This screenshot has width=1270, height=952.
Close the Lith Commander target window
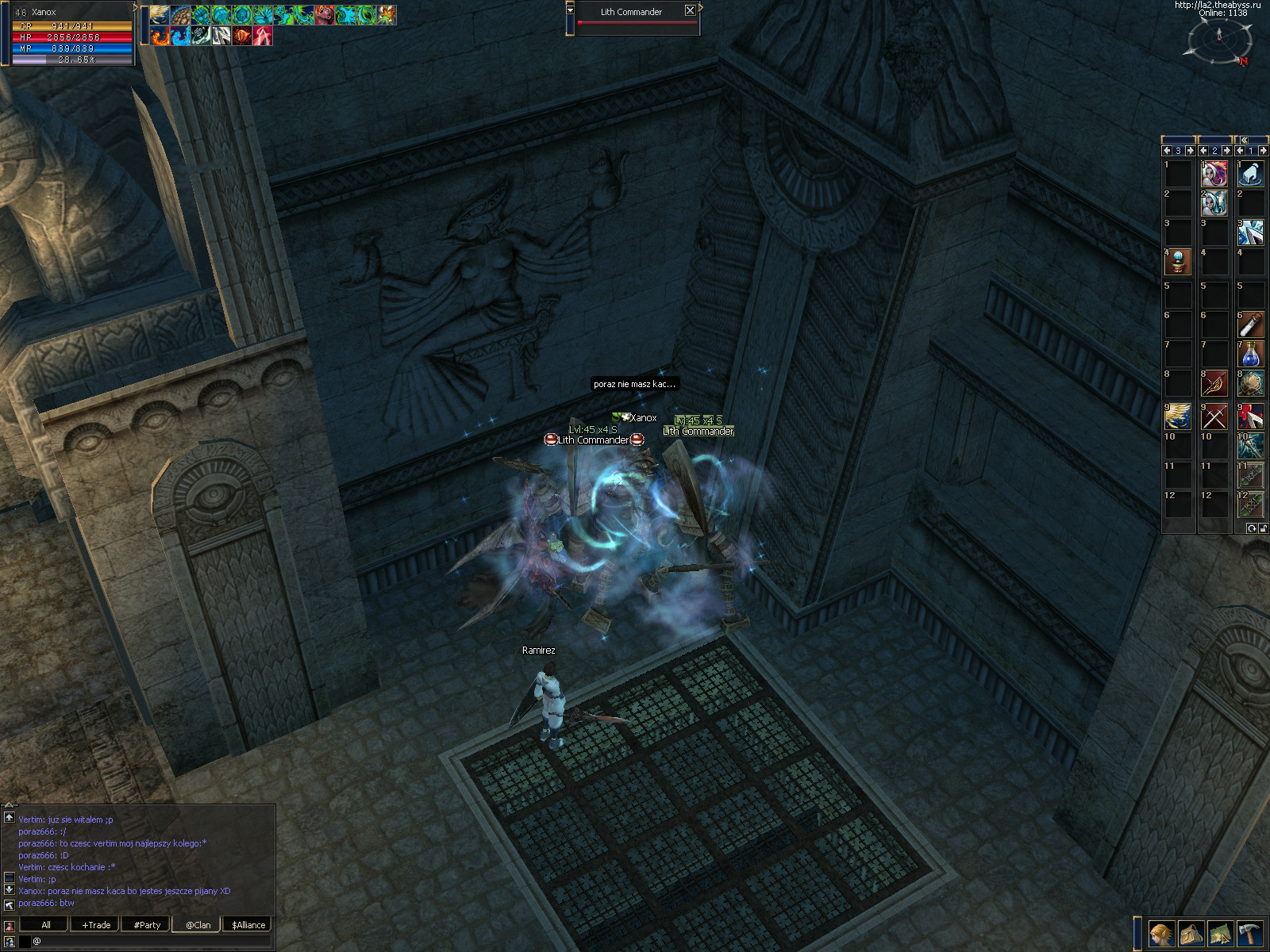690,11
